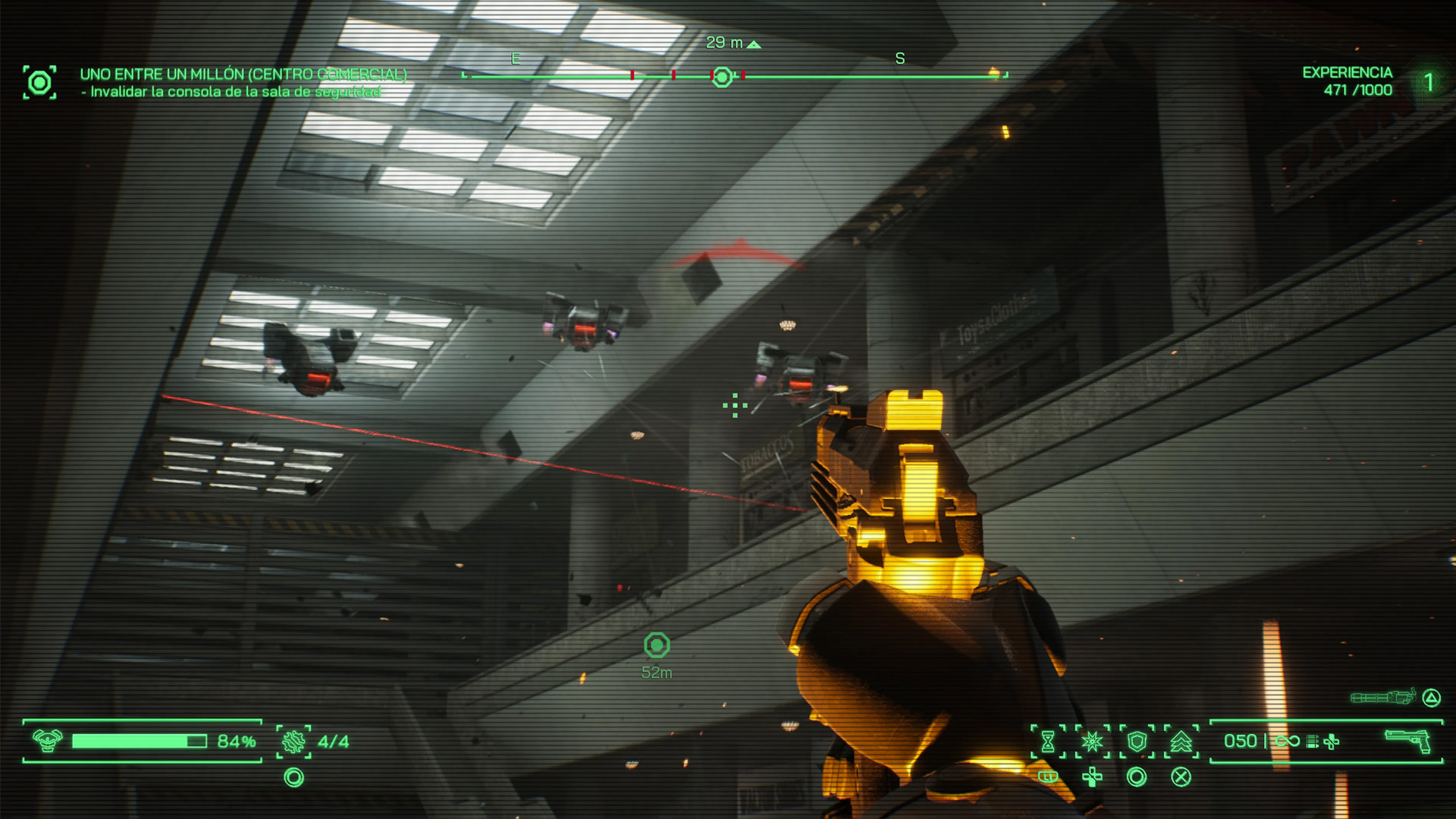Activate the shield ability icon
Viewport: 1456px width, 819px height.
[1137, 741]
